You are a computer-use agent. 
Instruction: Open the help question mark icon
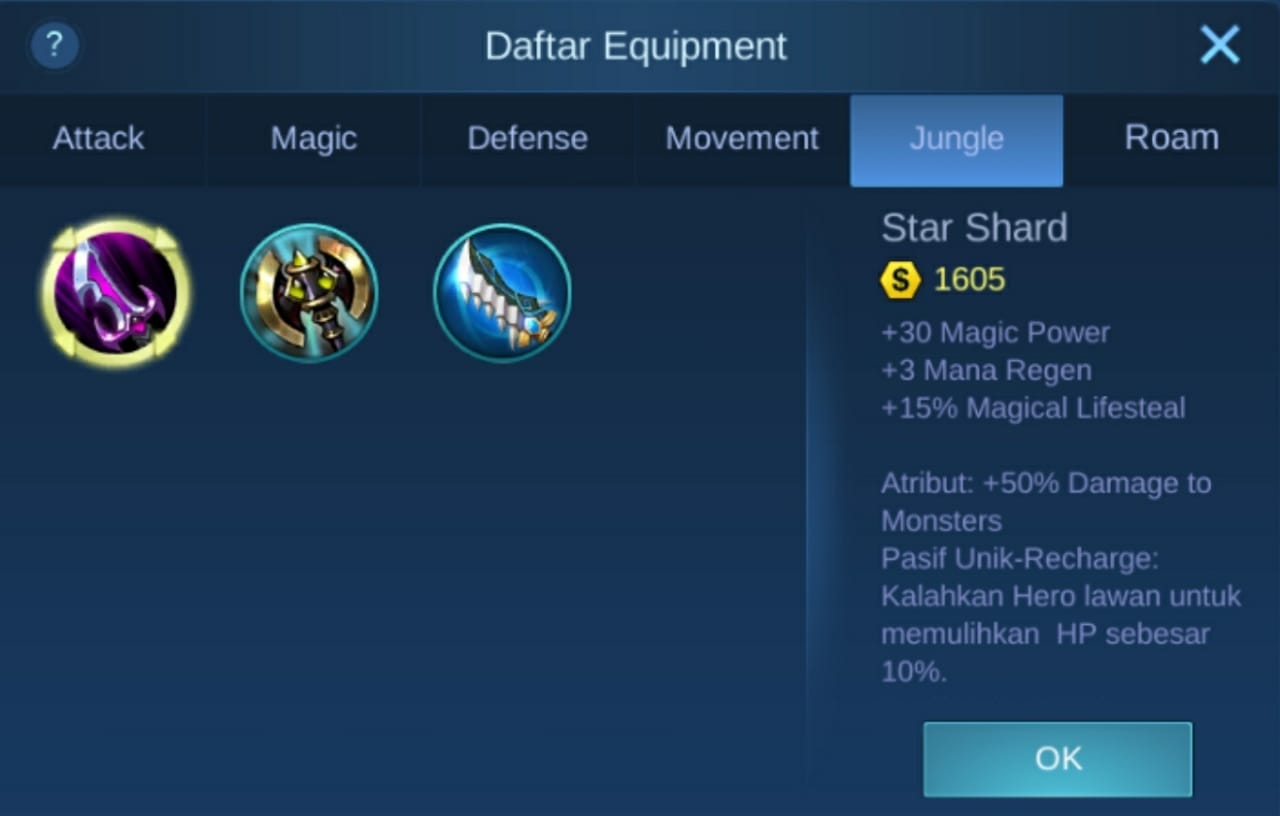pos(54,45)
